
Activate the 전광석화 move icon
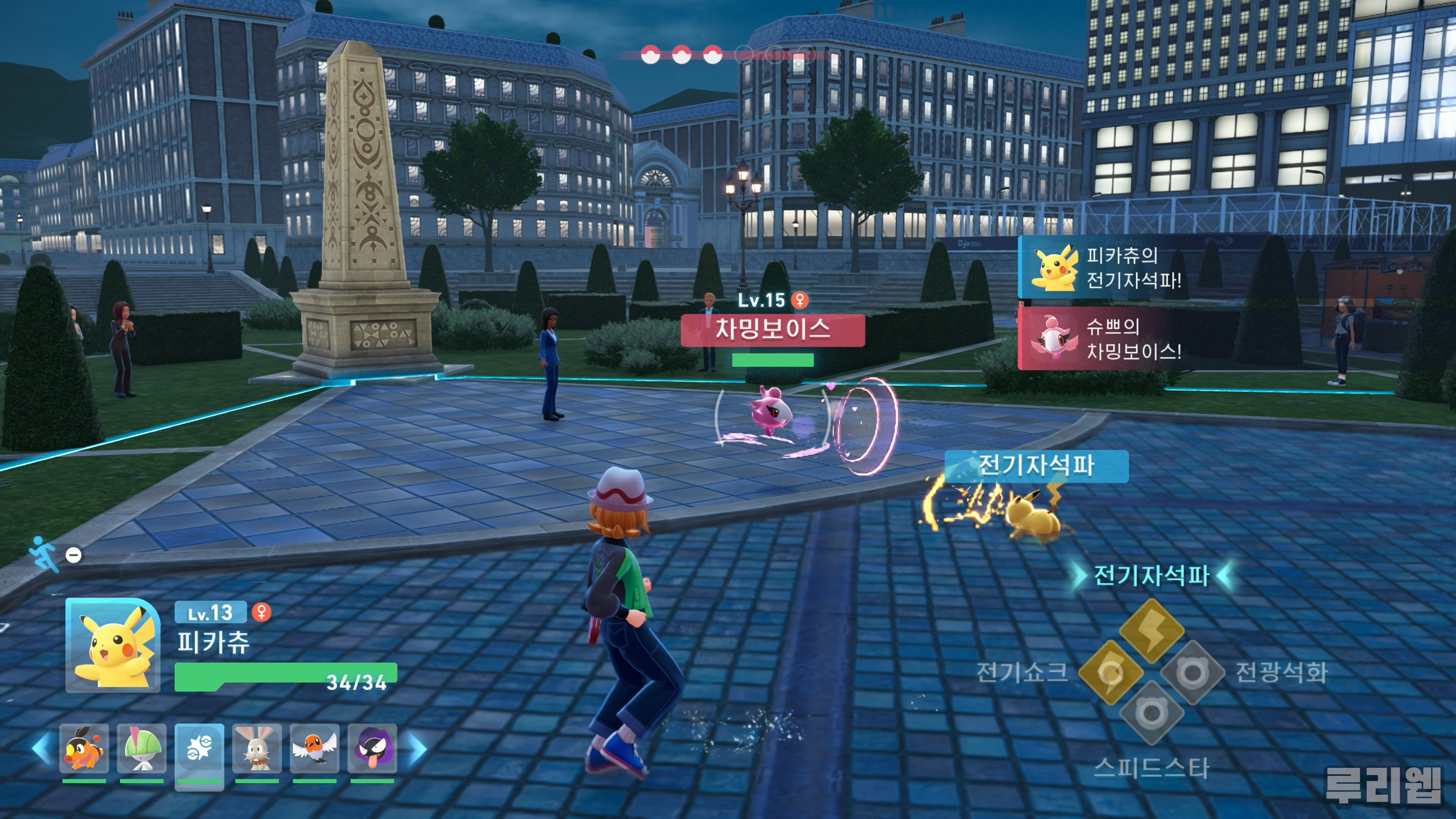(1192, 672)
